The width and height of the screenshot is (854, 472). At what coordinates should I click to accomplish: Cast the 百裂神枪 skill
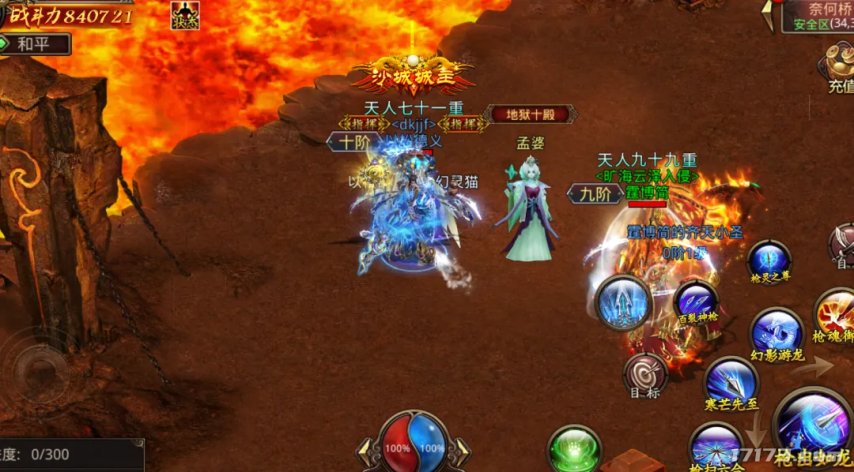click(695, 301)
